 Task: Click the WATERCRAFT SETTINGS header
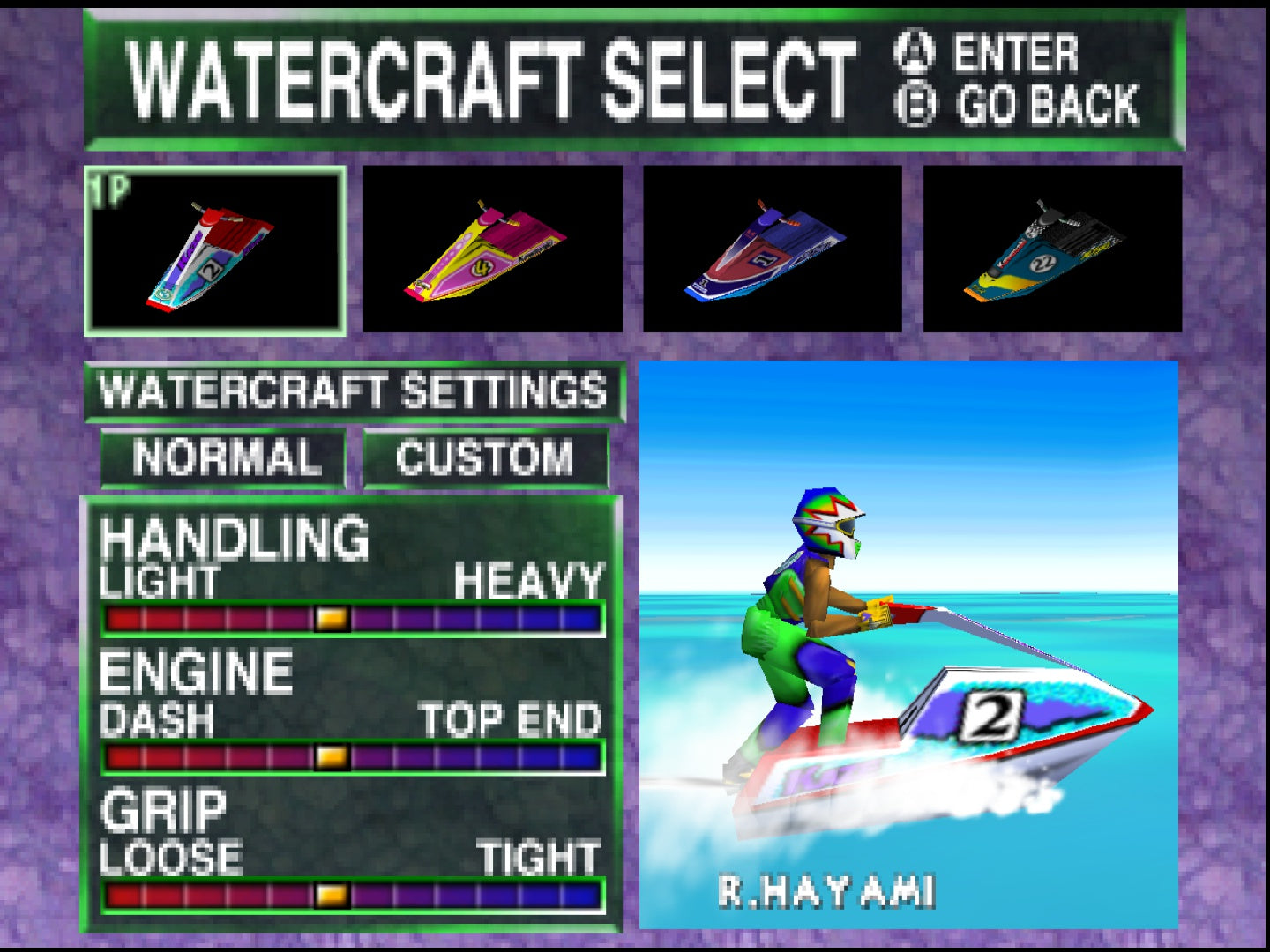353,390
